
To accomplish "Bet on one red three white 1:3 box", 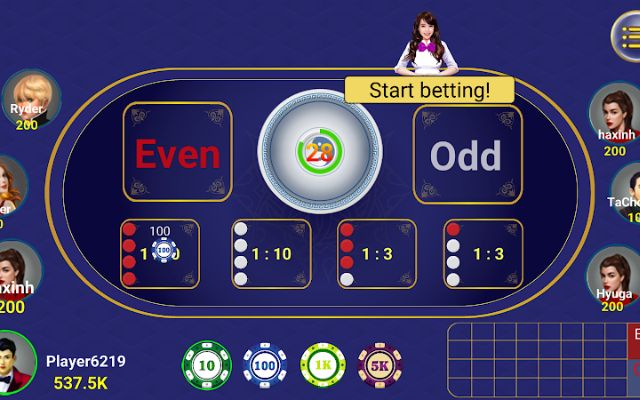I will click(483, 254).
